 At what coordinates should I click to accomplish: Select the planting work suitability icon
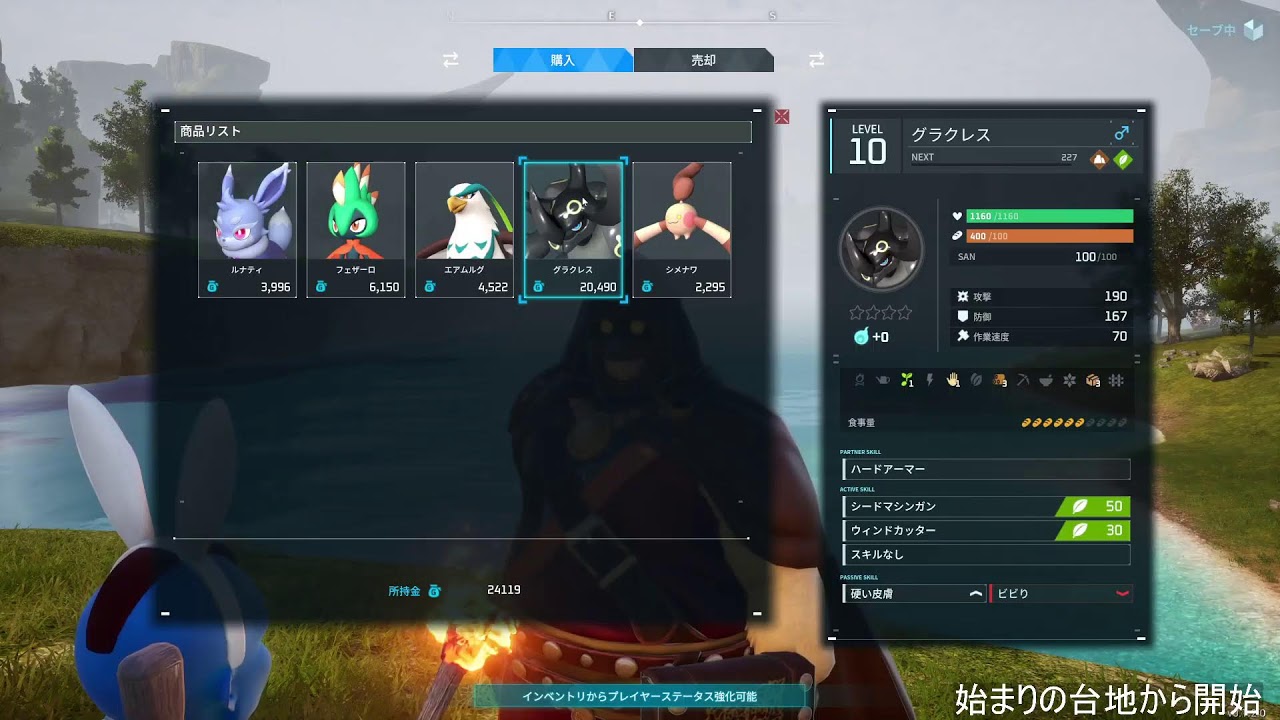[906, 379]
